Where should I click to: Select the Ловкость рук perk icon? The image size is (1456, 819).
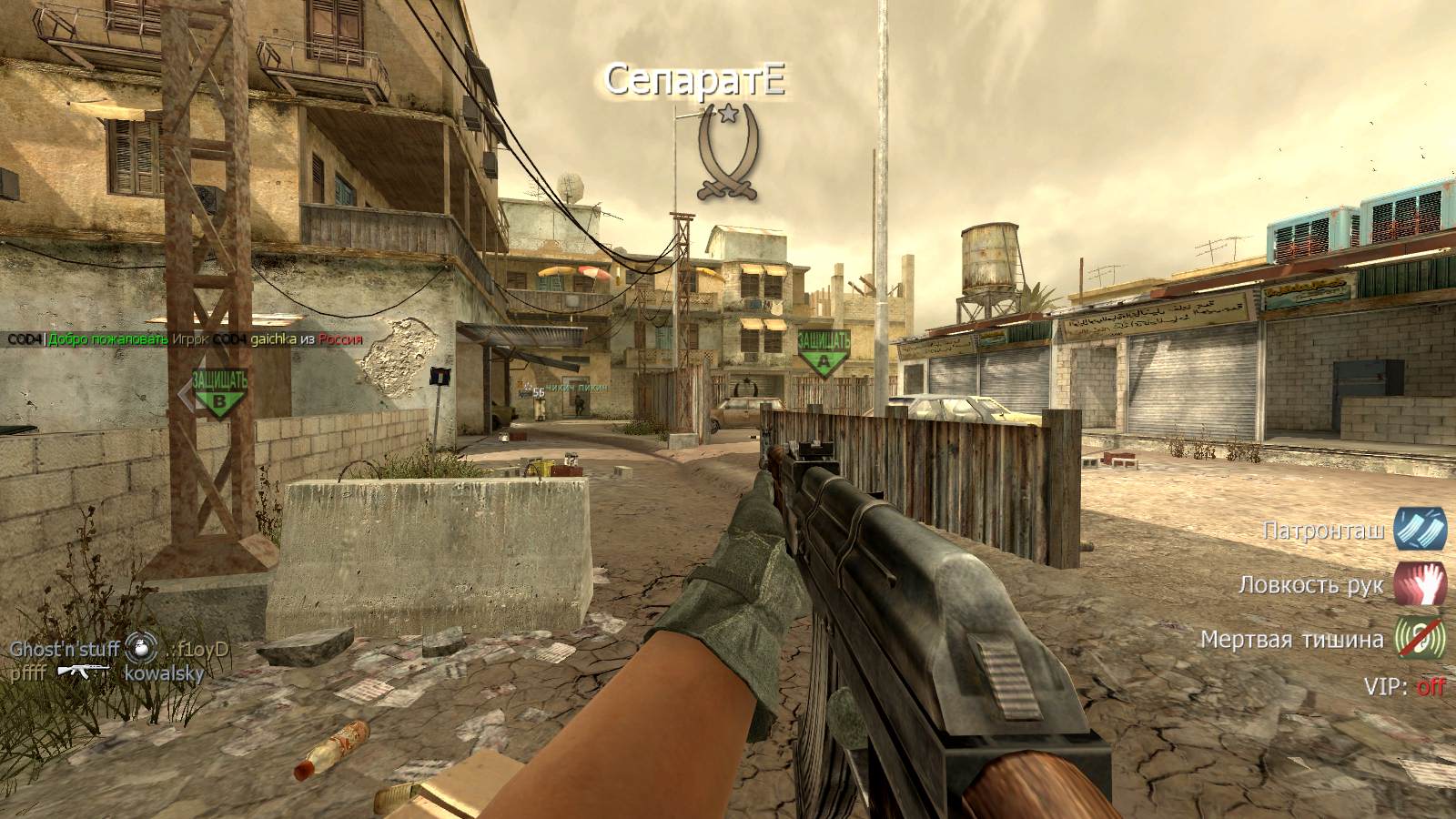click(x=1420, y=583)
